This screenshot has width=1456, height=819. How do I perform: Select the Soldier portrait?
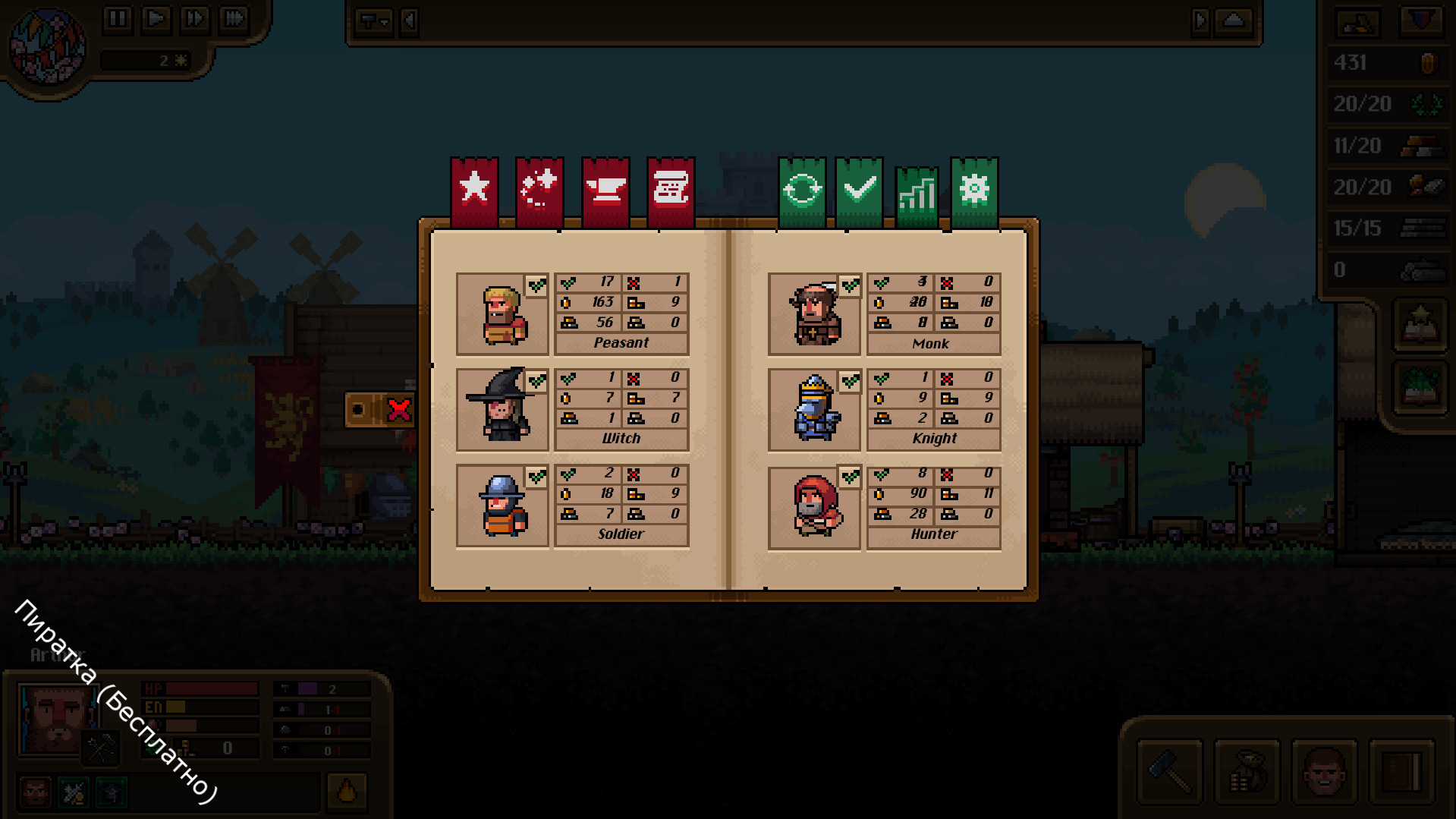click(502, 506)
